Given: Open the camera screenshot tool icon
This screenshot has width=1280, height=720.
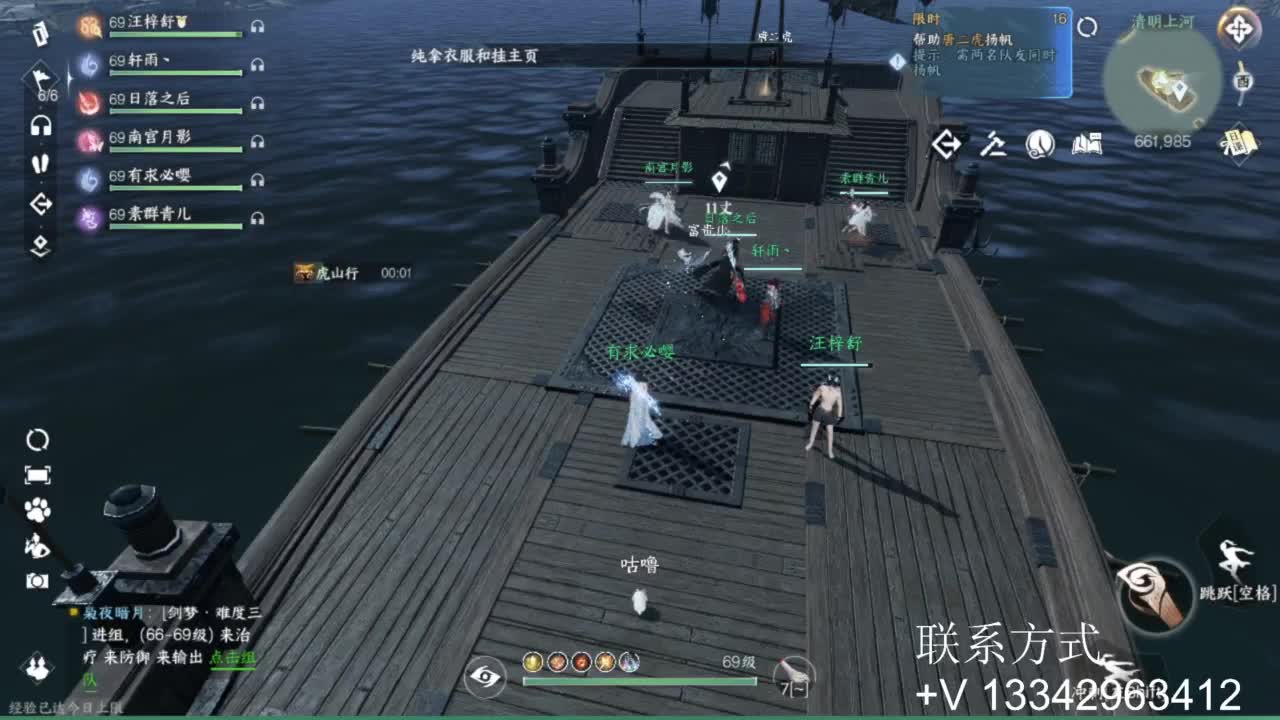Looking at the screenshot, I should pyautogui.click(x=37, y=578).
